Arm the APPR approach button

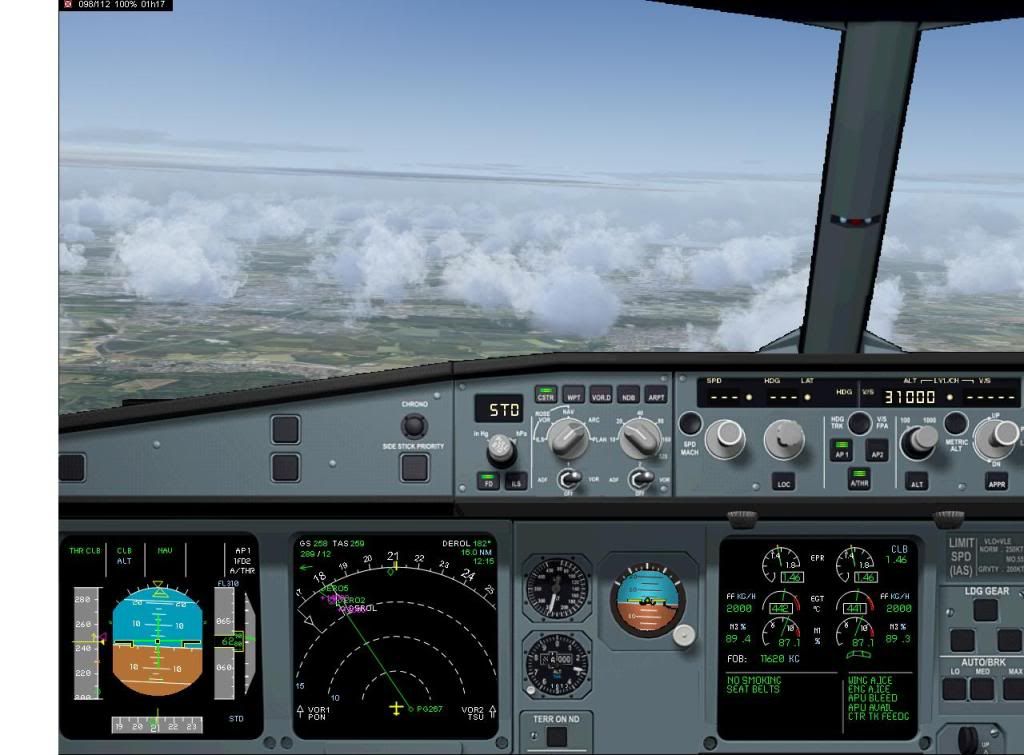pyautogui.click(x=997, y=483)
